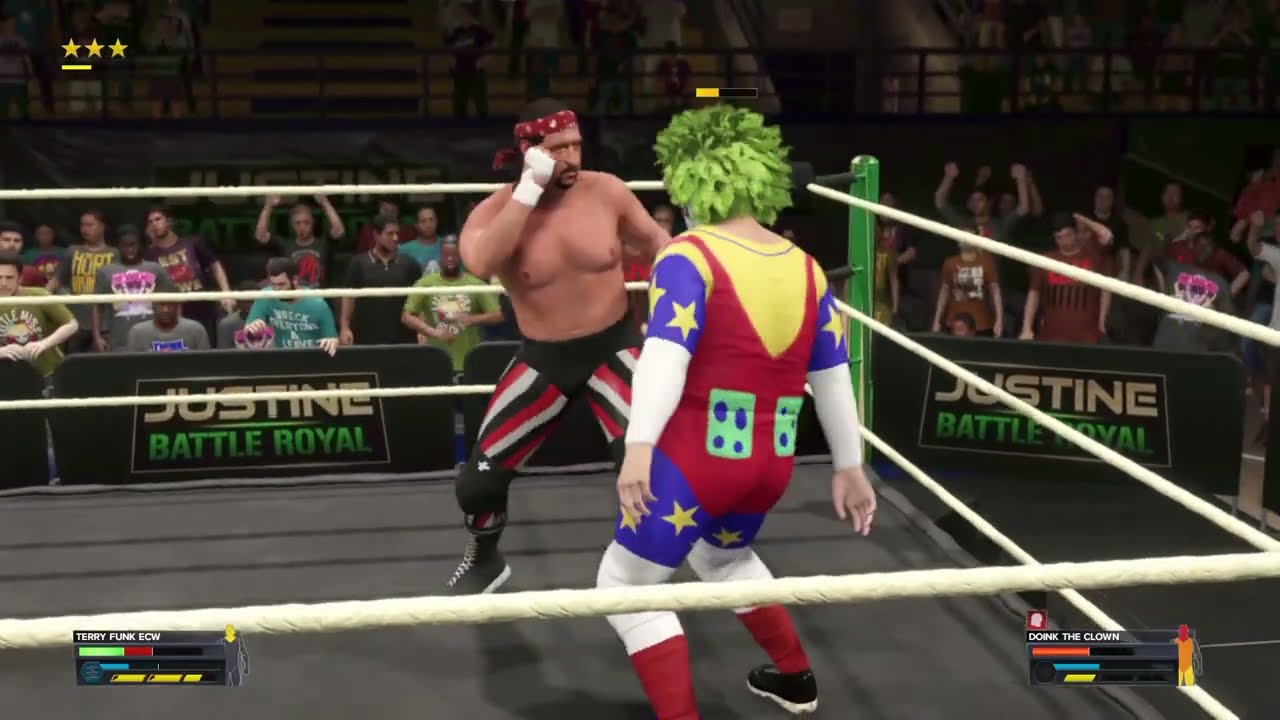The width and height of the screenshot is (1280, 720).
Task: Select Doink the Clown's body damage silhouette
Action: (1185, 655)
